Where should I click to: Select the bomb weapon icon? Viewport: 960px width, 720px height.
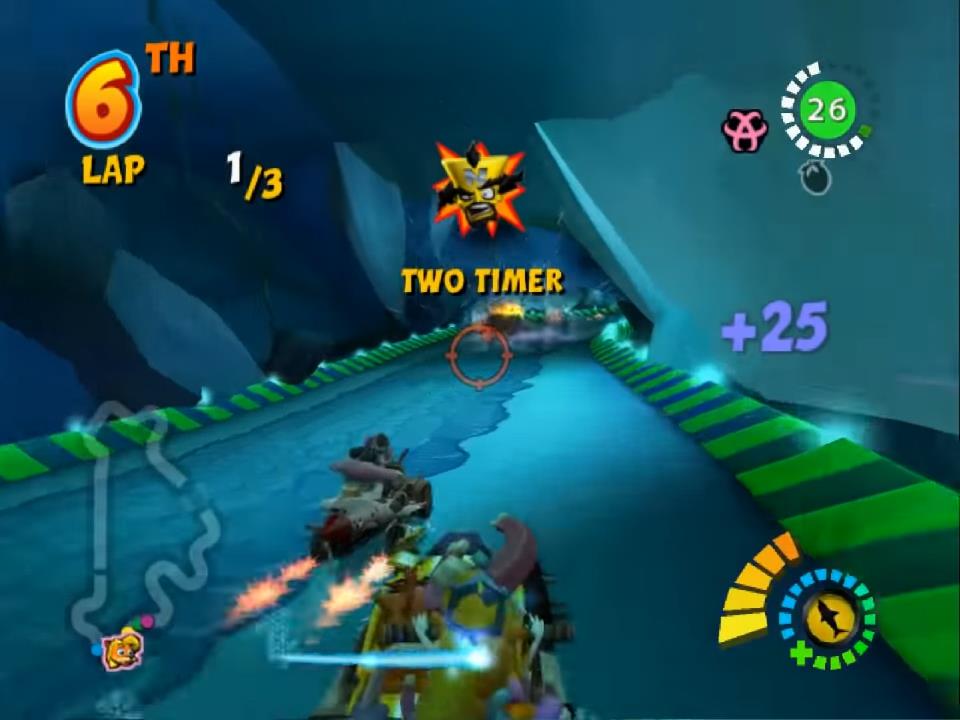(x=816, y=178)
